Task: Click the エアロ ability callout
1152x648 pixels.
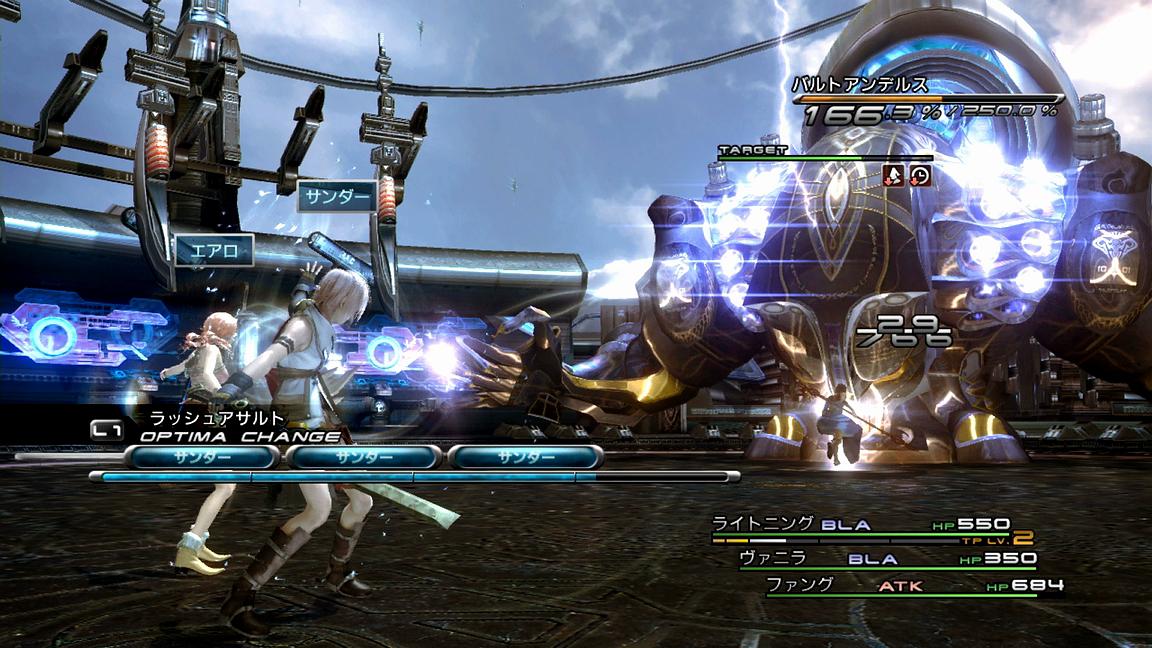Action: point(214,251)
